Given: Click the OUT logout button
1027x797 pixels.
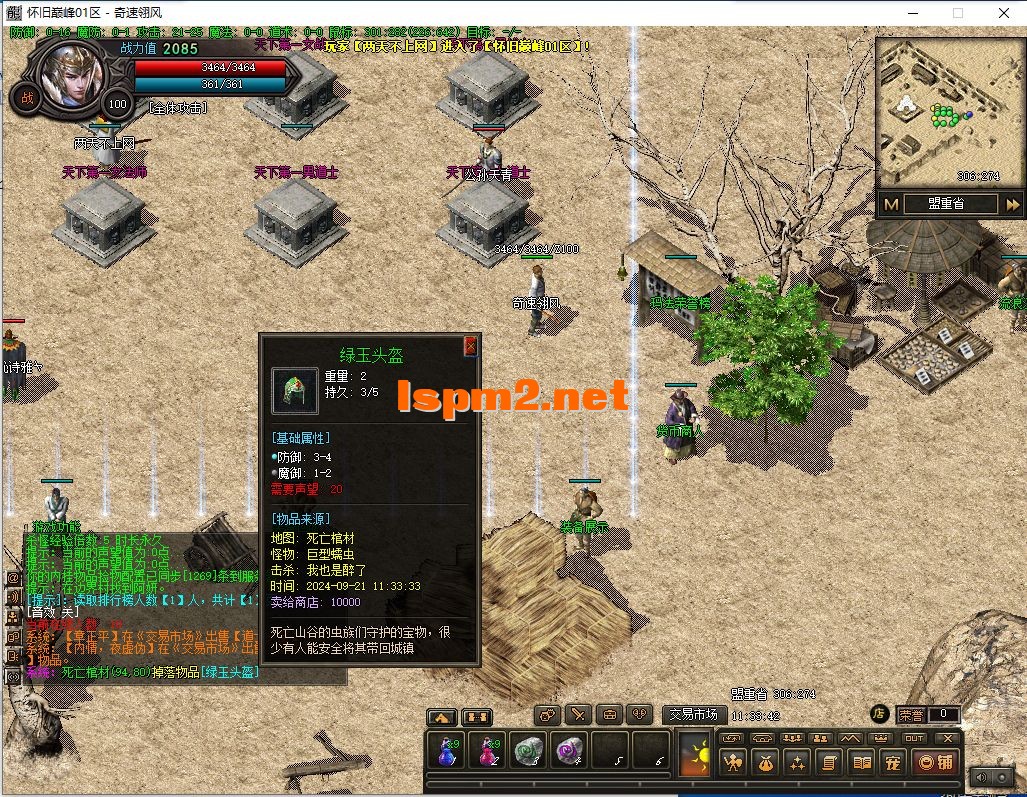Looking at the screenshot, I should [913, 738].
